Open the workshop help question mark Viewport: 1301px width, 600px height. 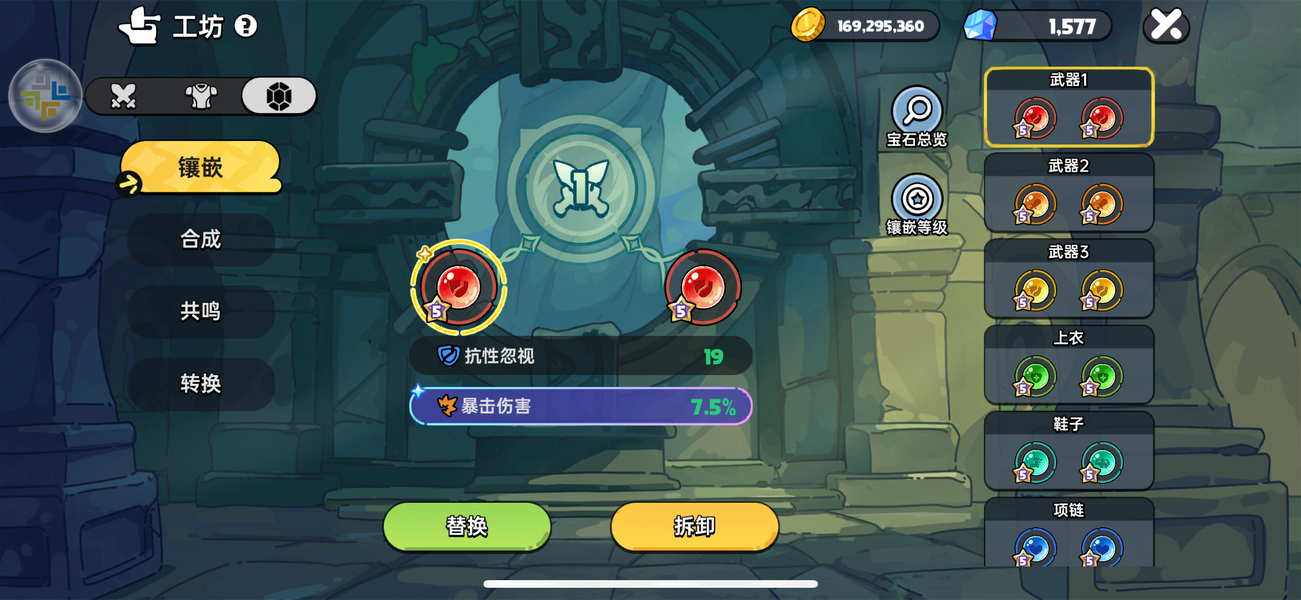245,26
